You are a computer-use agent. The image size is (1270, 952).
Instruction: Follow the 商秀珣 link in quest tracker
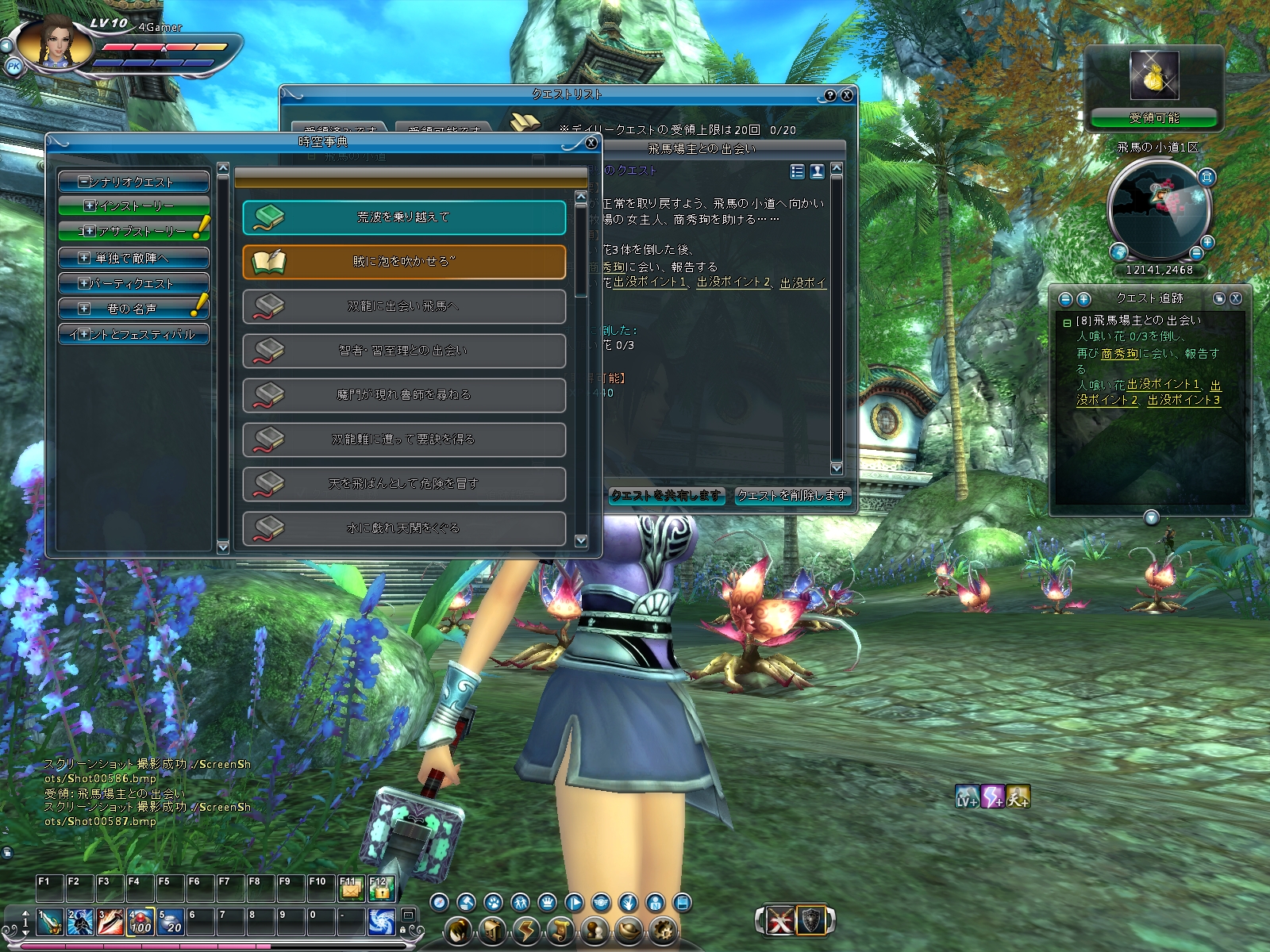(1120, 354)
